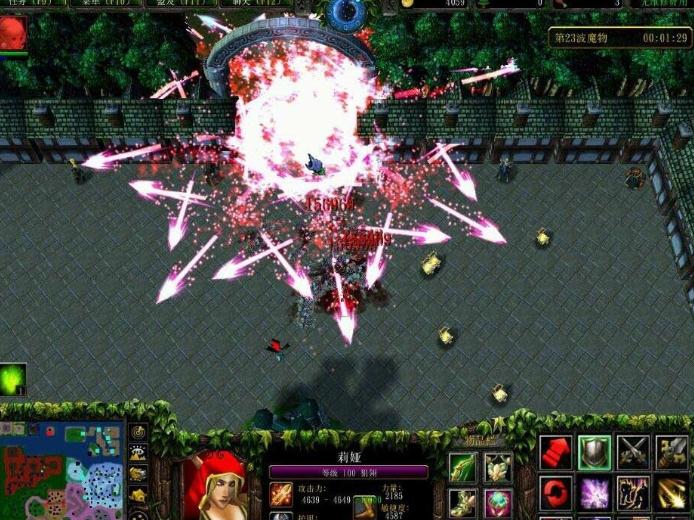Select the leaf armor inventory item
The height and width of the screenshot is (520, 694).
(498, 468)
